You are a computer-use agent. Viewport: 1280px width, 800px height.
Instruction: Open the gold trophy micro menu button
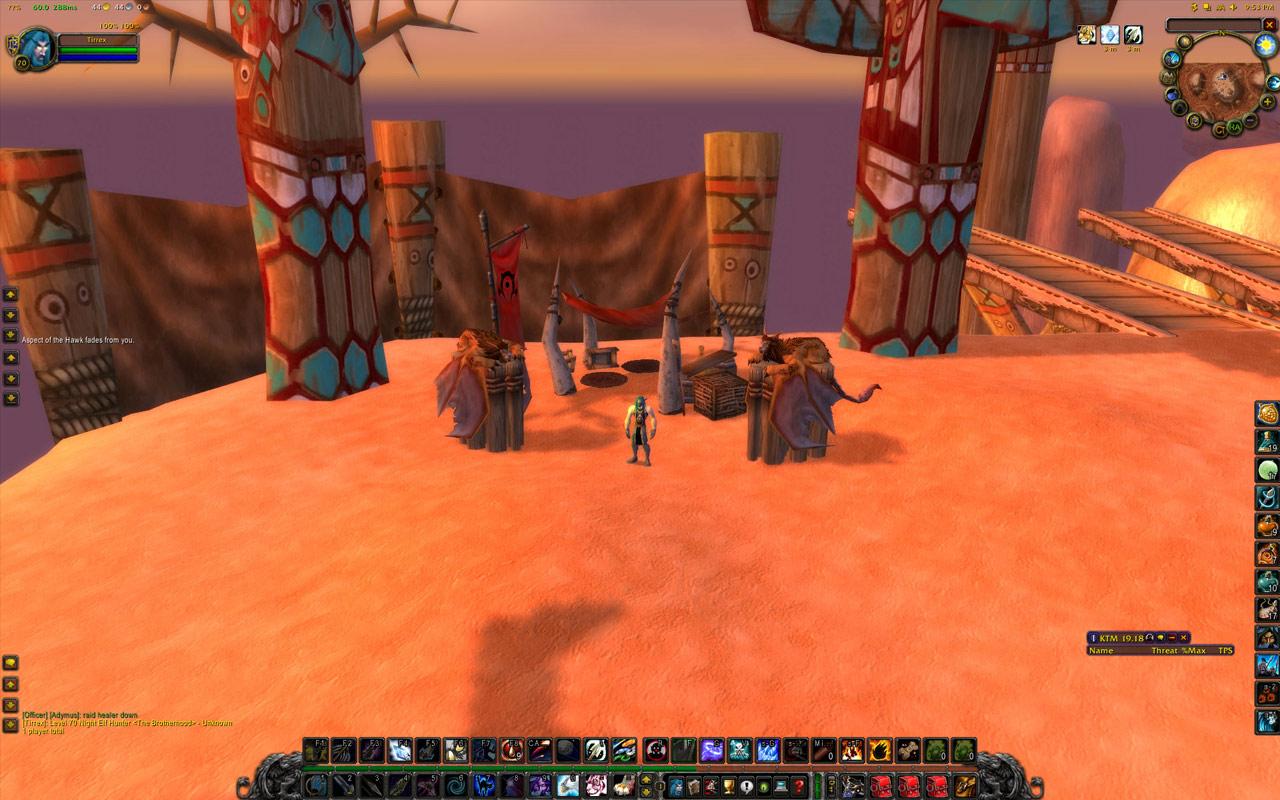[x=727, y=786]
